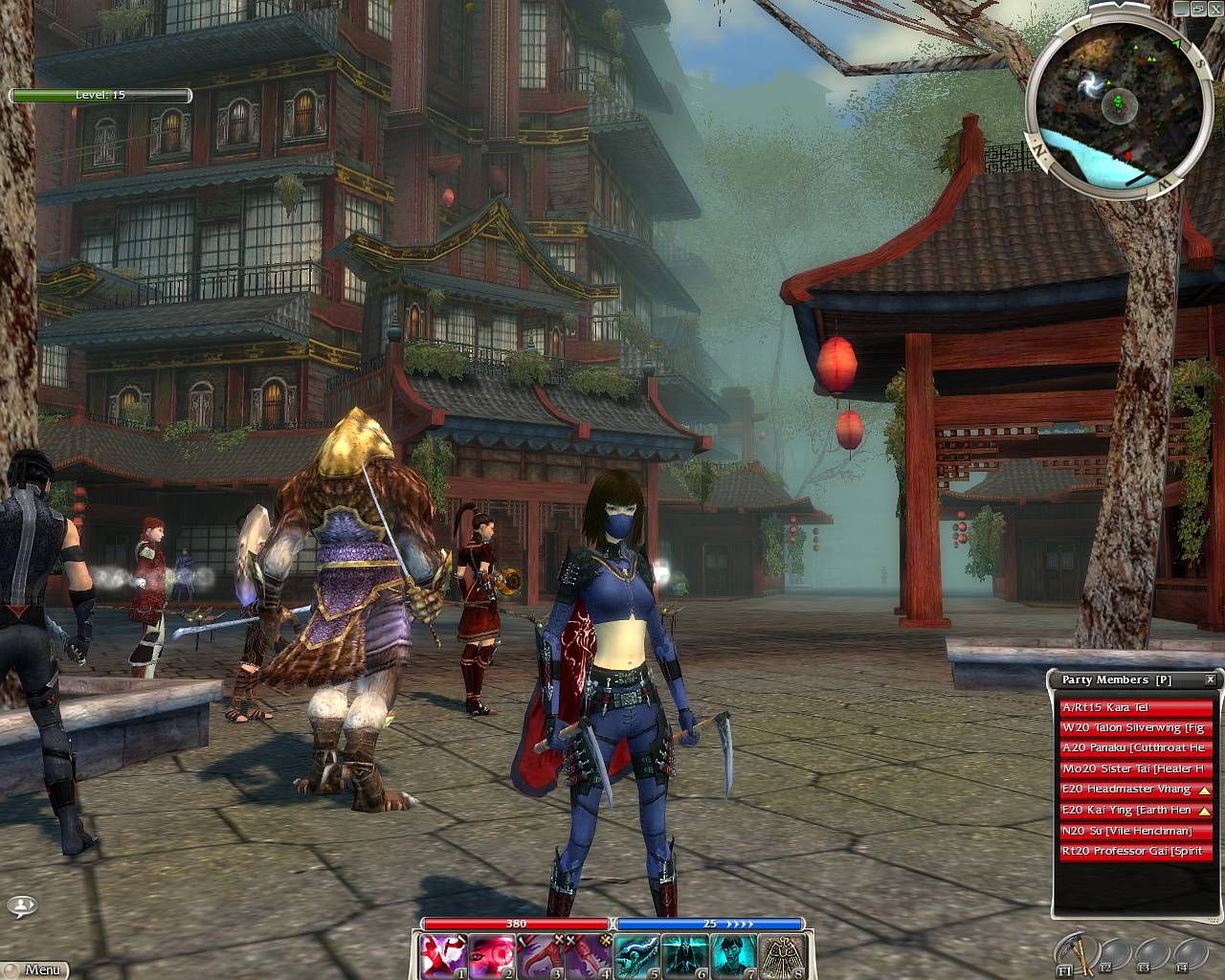Activate the golden winged emblem skill in slot 8
The image size is (1225, 980).
[782, 956]
